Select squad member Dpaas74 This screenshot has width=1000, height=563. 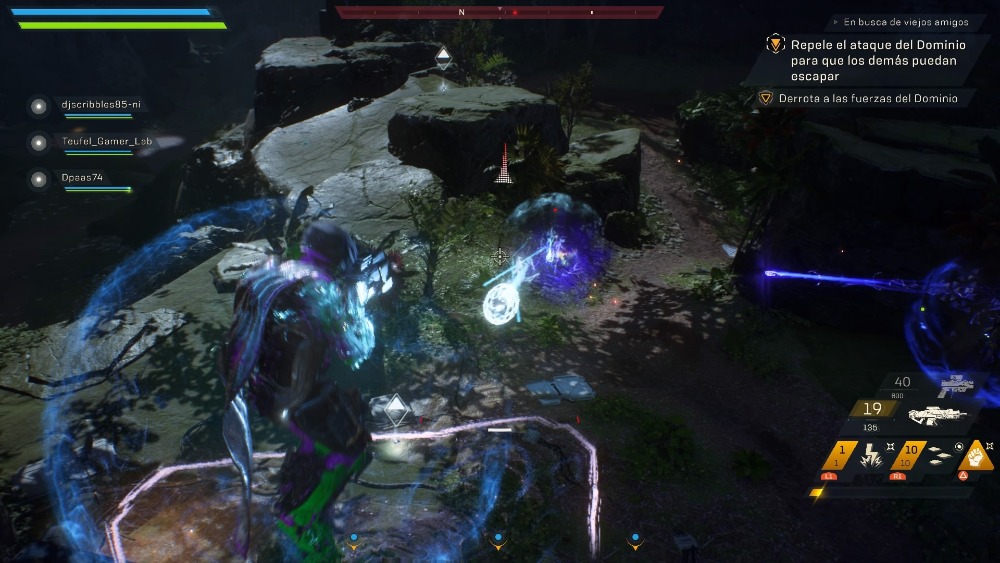(x=82, y=178)
